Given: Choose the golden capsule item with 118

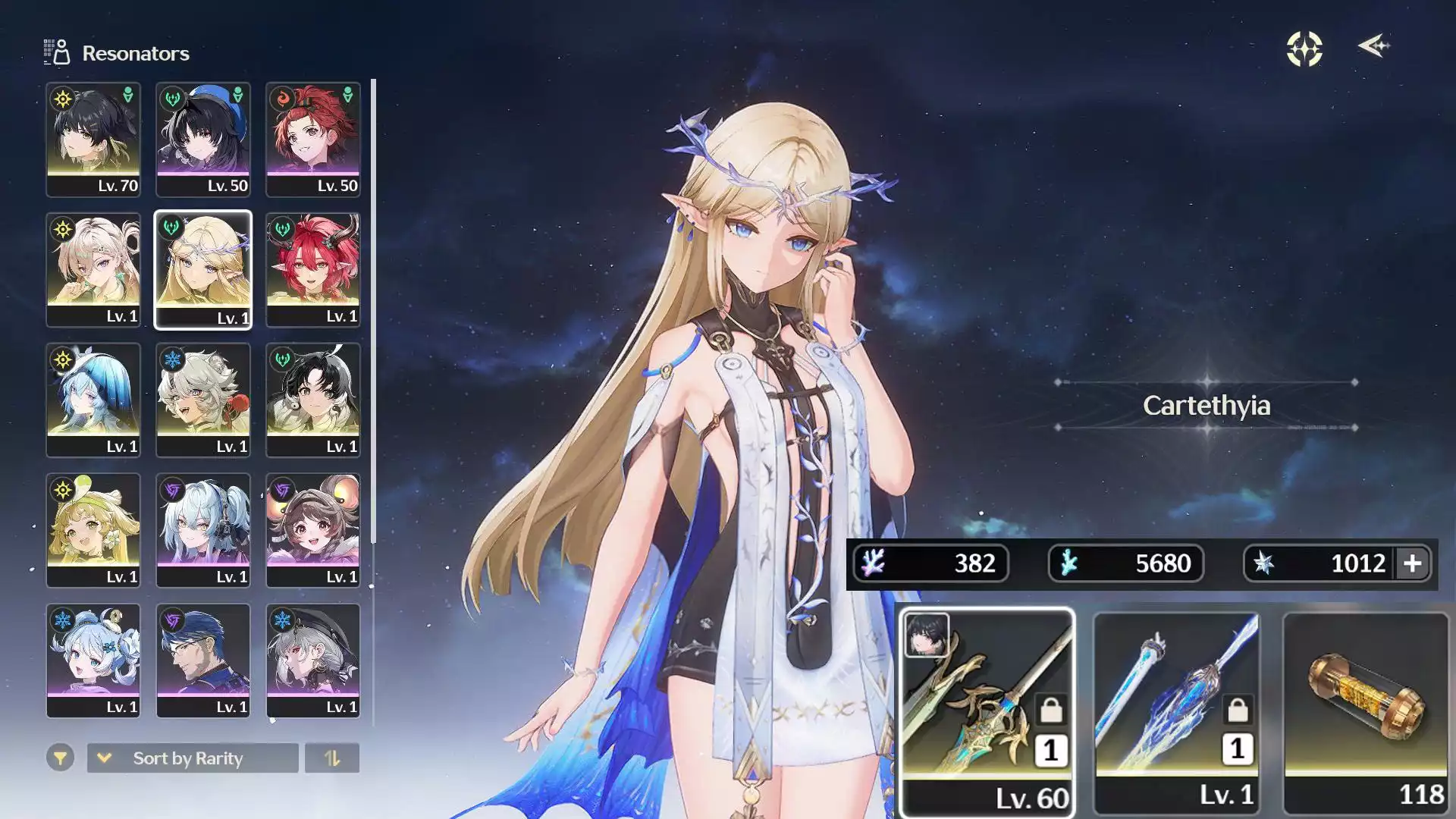Looking at the screenshot, I should (x=1366, y=711).
